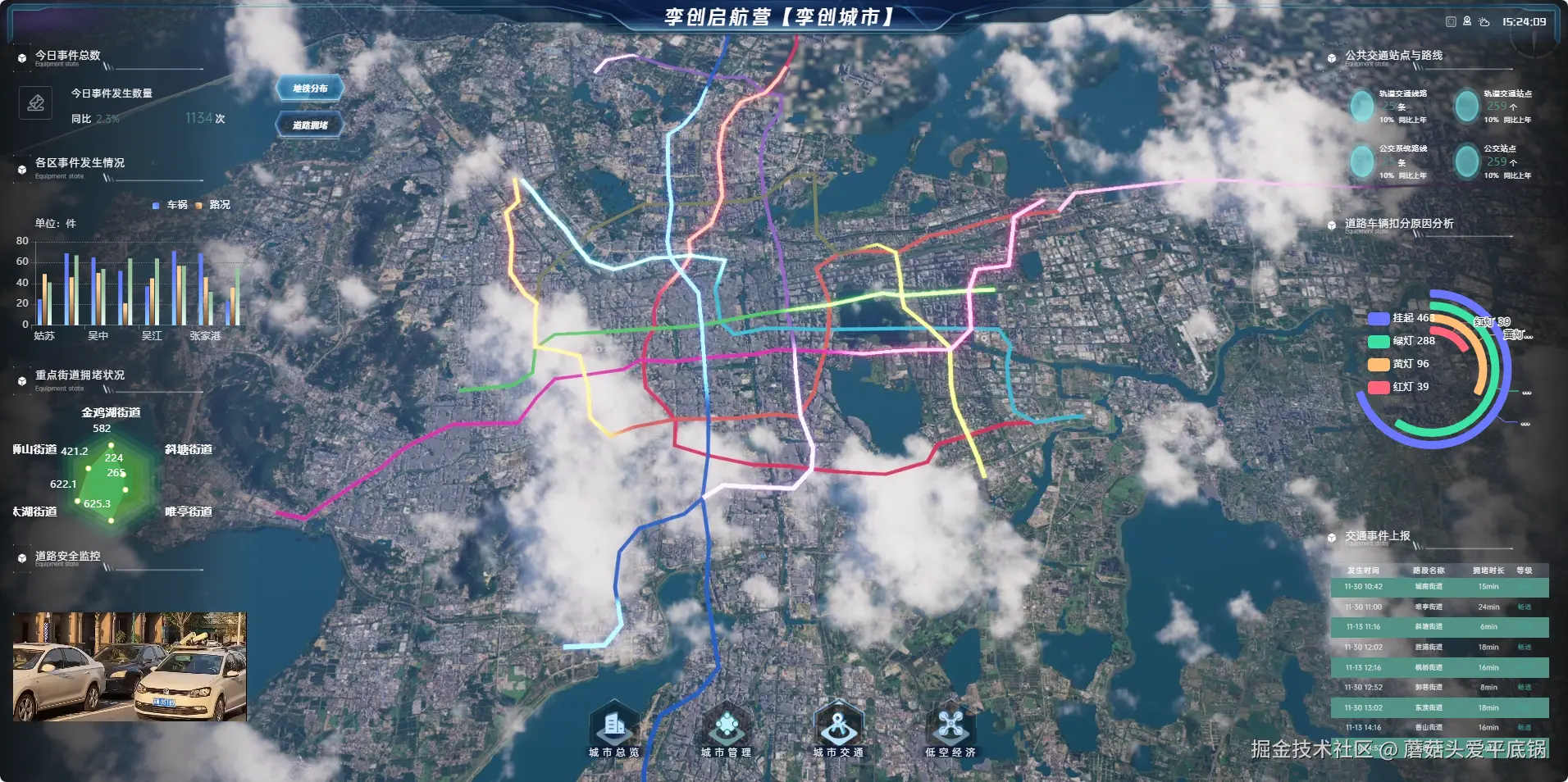
Task: Click the fullscreen square icon in header
Action: [1451, 22]
